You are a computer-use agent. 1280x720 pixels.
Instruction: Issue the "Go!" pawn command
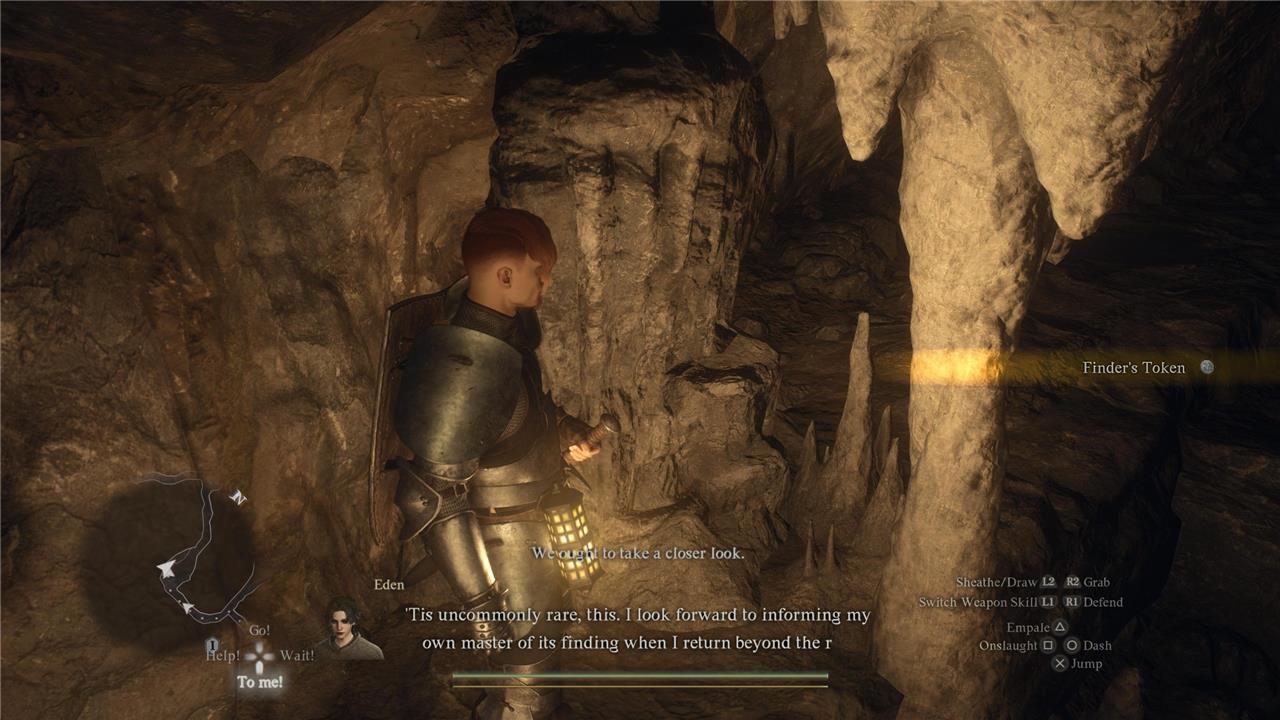pyautogui.click(x=259, y=631)
